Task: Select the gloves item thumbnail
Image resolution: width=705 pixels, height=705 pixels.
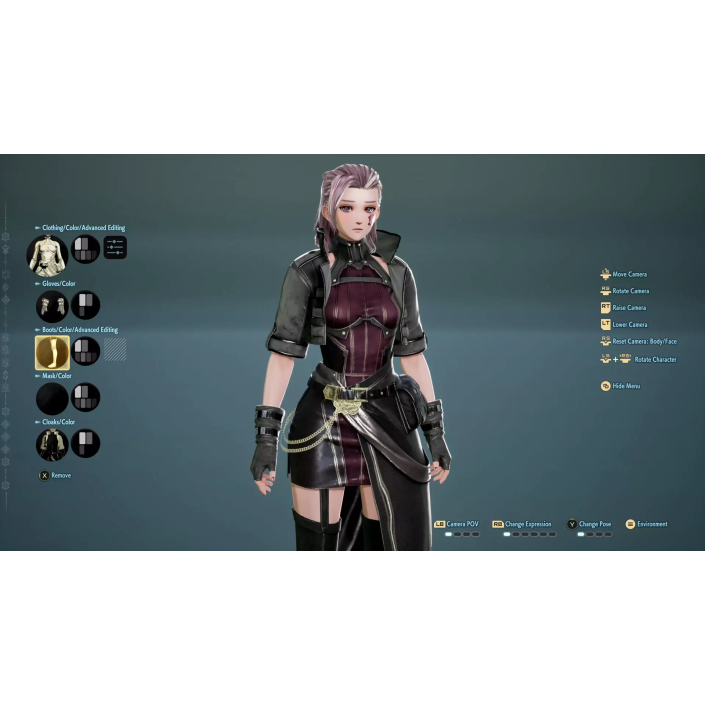Action: click(x=51, y=305)
